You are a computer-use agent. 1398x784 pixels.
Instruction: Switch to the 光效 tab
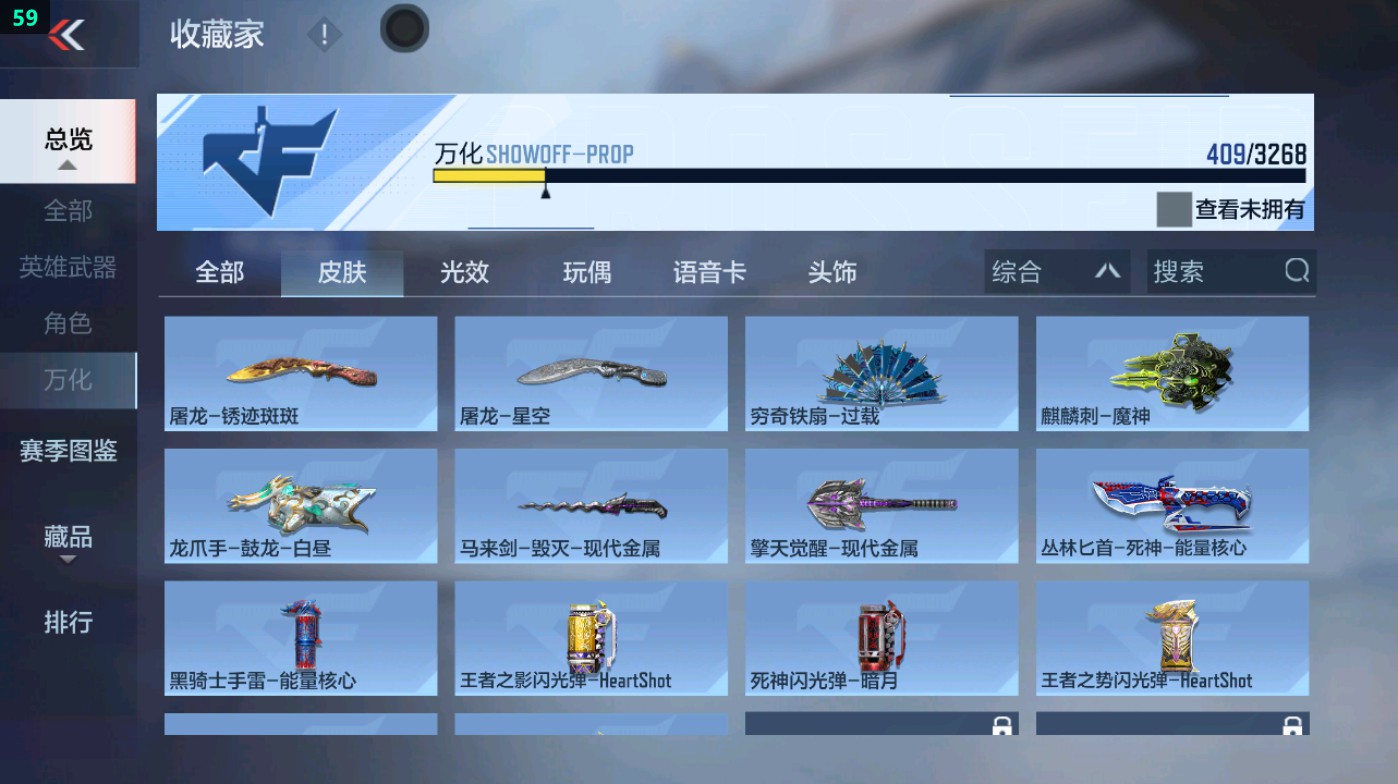point(462,271)
